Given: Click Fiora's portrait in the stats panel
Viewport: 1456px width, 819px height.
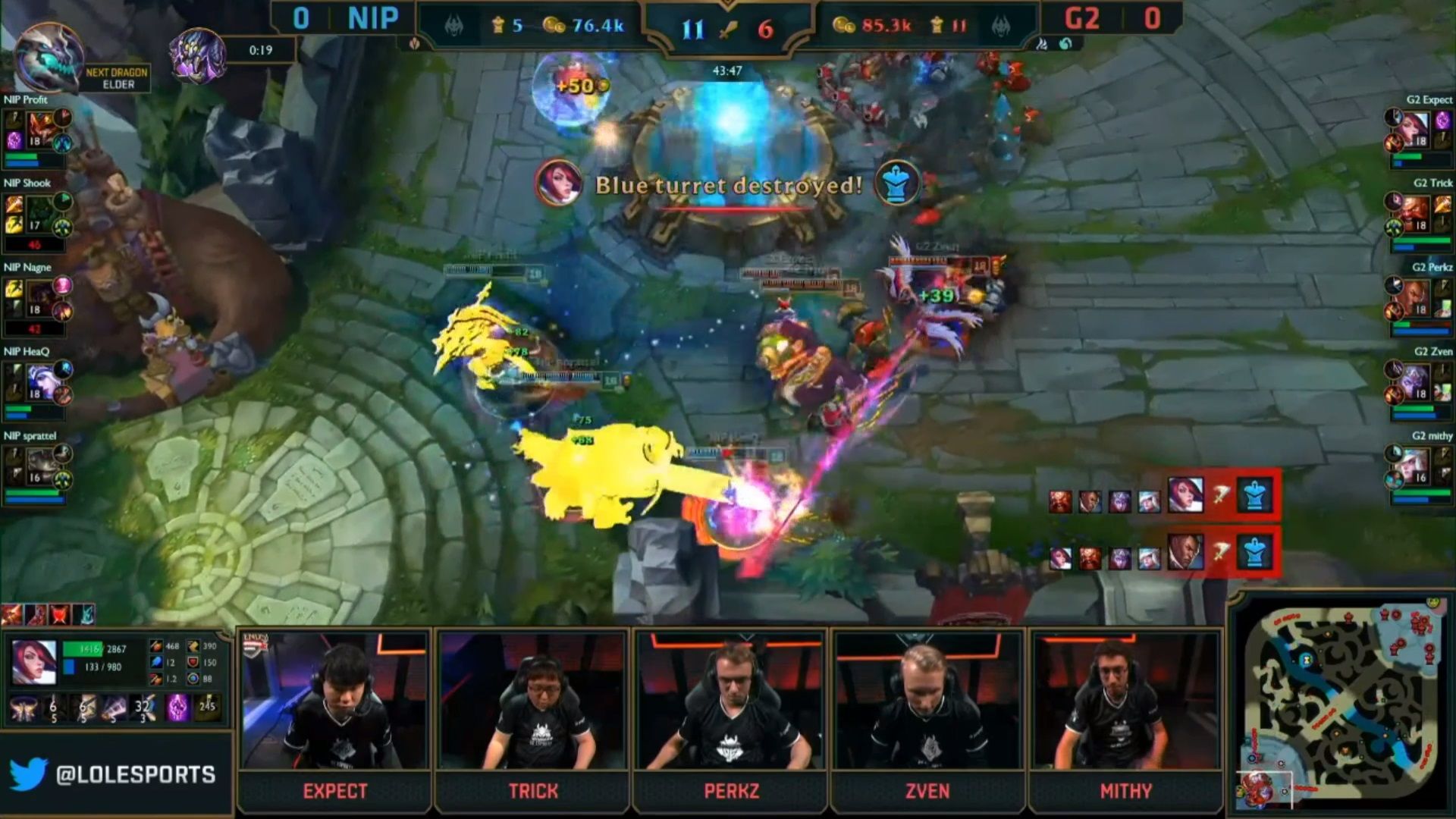Looking at the screenshot, I should point(35,662).
